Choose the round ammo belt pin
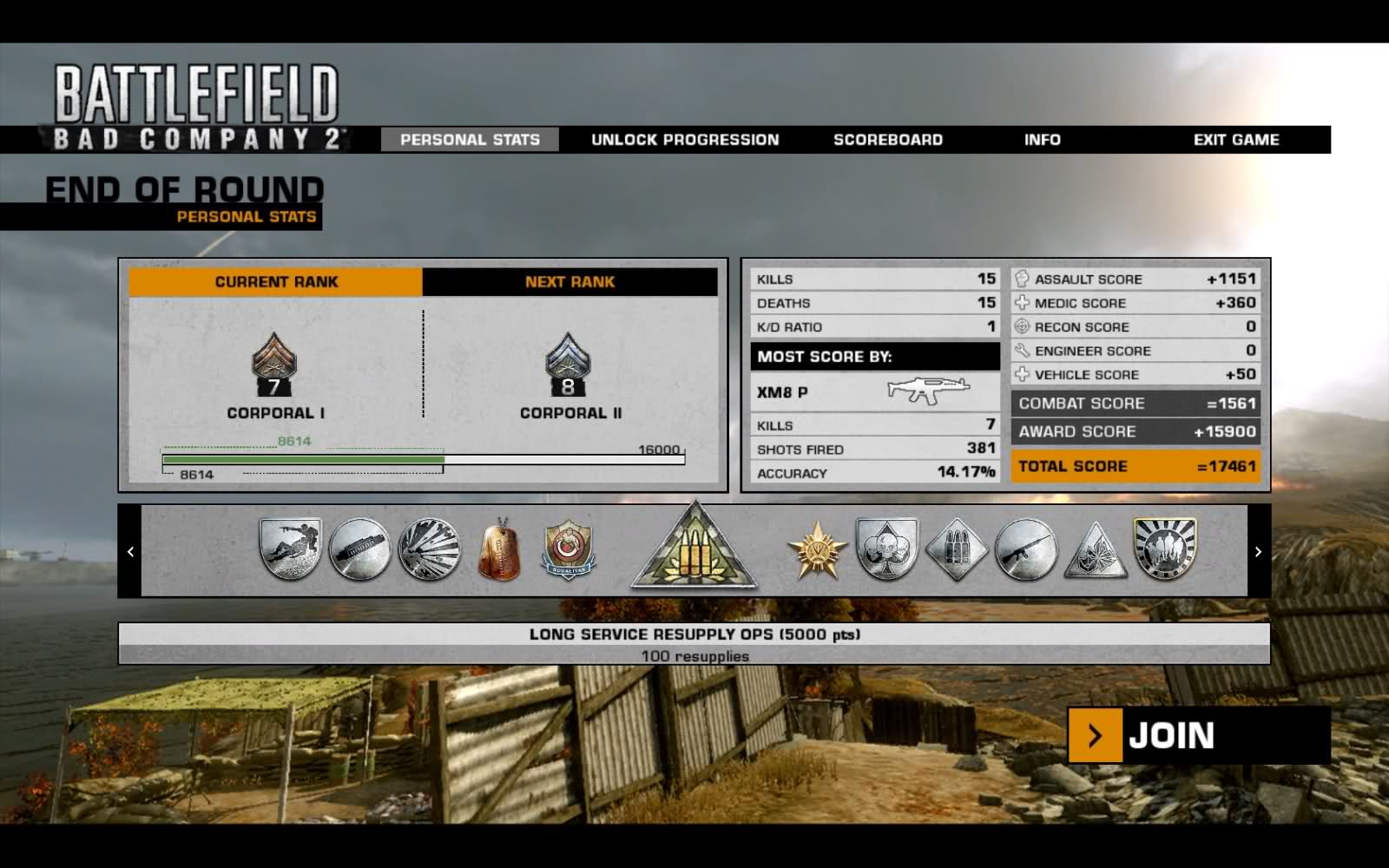Viewport: 1389px width, 868px height. [x=359, y=549]
